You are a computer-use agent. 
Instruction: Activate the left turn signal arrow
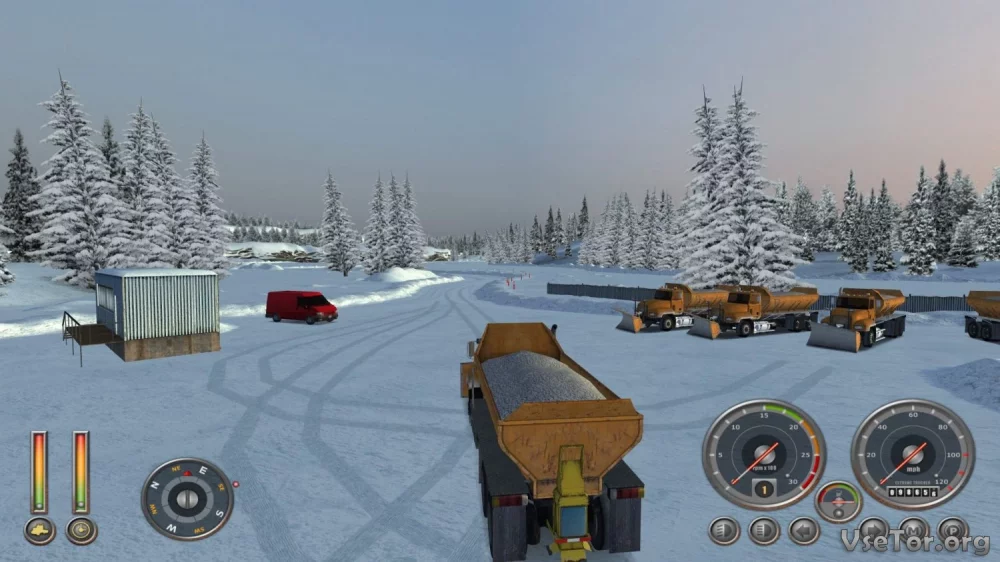tap(804, 530)
